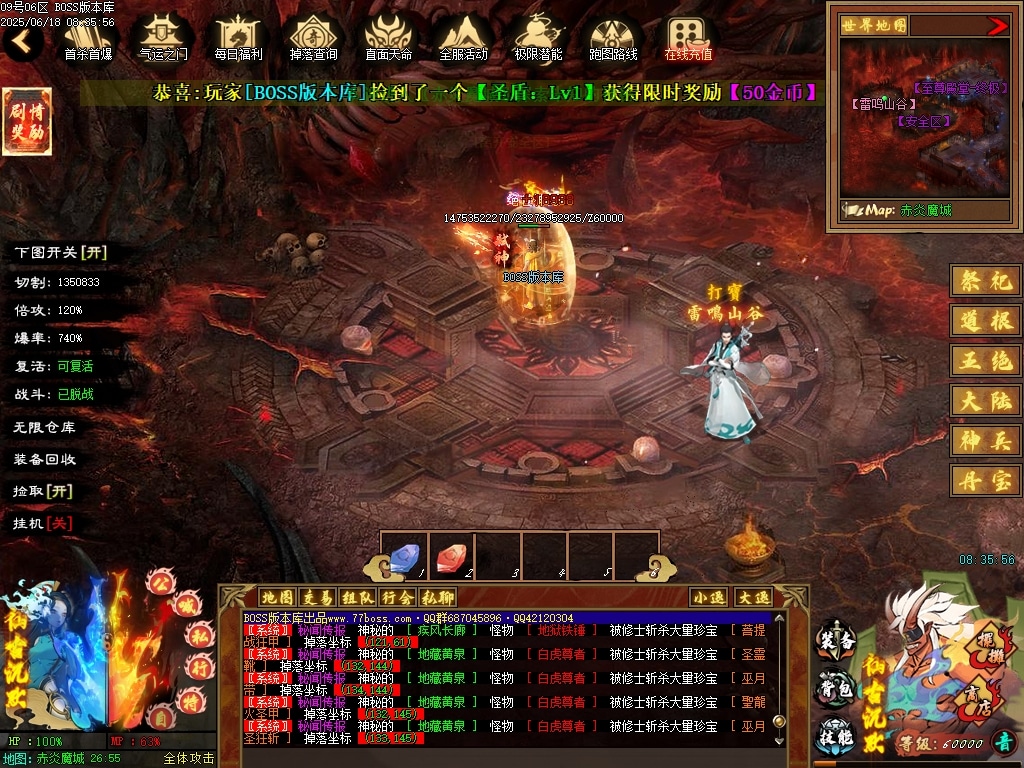Open the 在线充值 recharge dice icon
Image resolution: width=1024 pixels, height=768 pixels.
click(688, 38)
